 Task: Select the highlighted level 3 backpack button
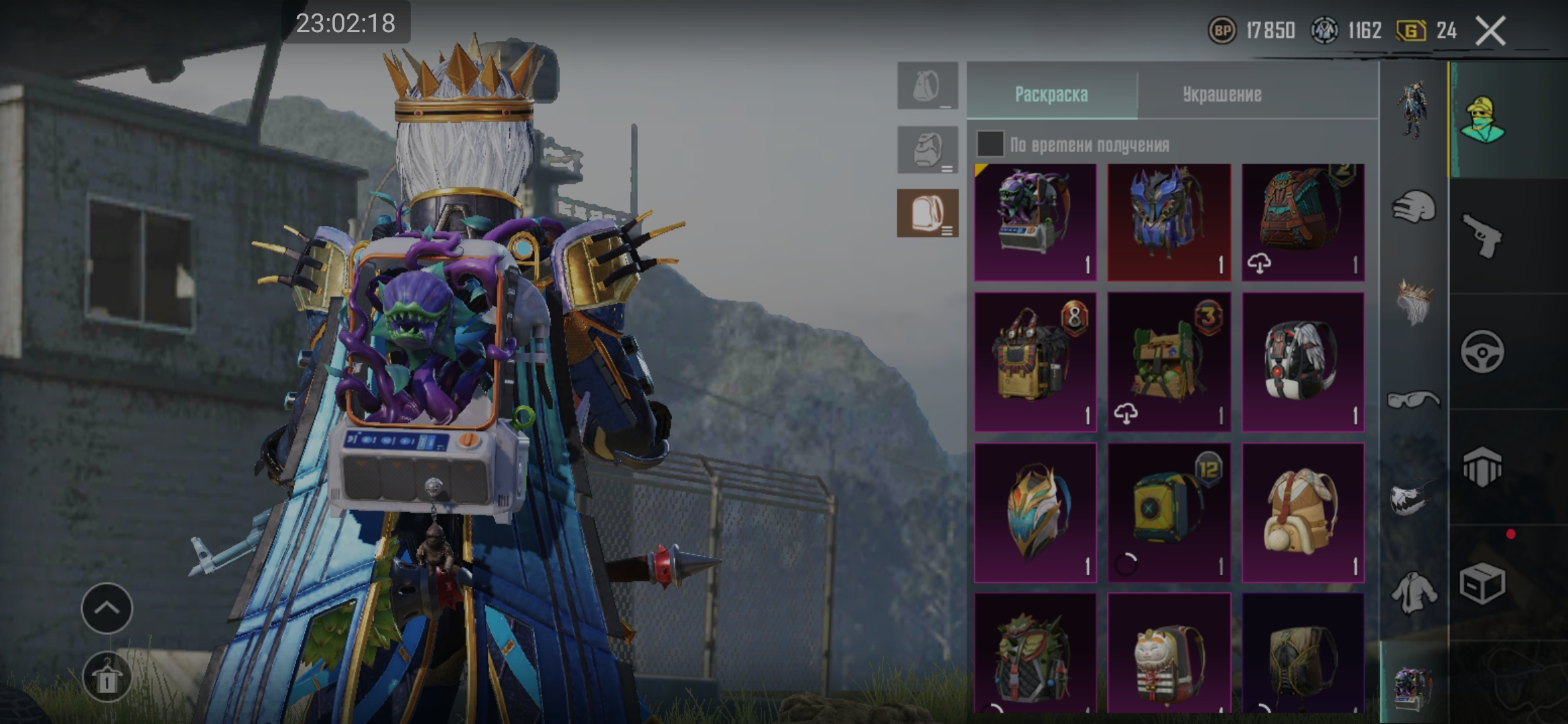927,213
